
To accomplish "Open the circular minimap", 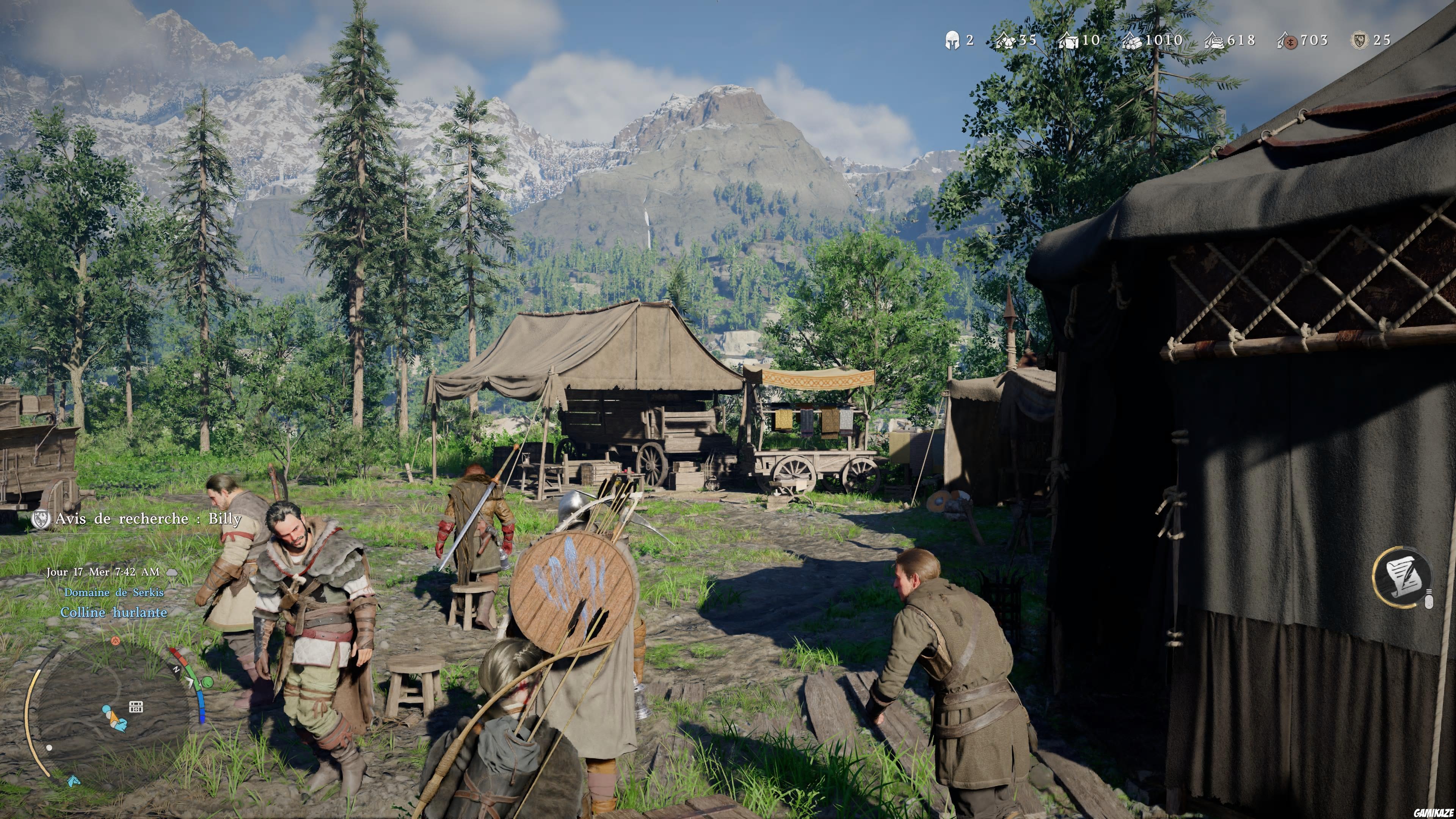I will (113, 712).
